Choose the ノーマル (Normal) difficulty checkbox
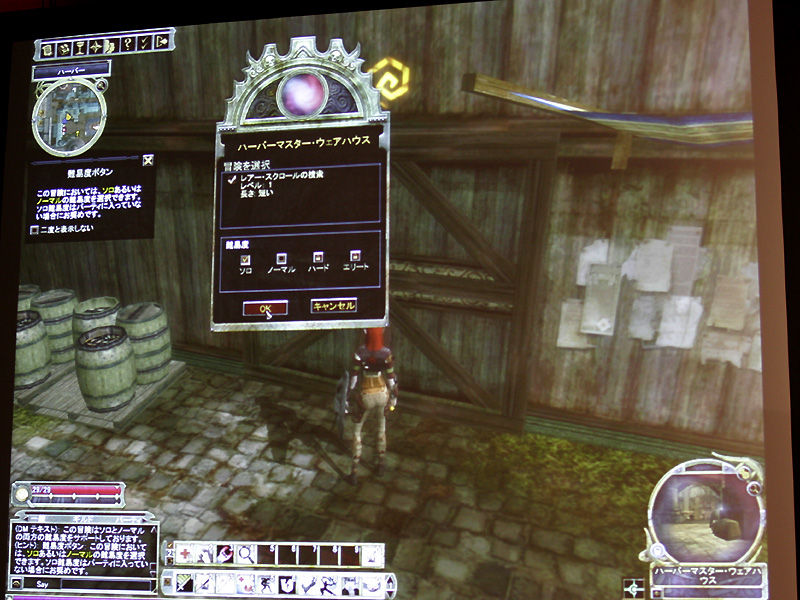 282,258
